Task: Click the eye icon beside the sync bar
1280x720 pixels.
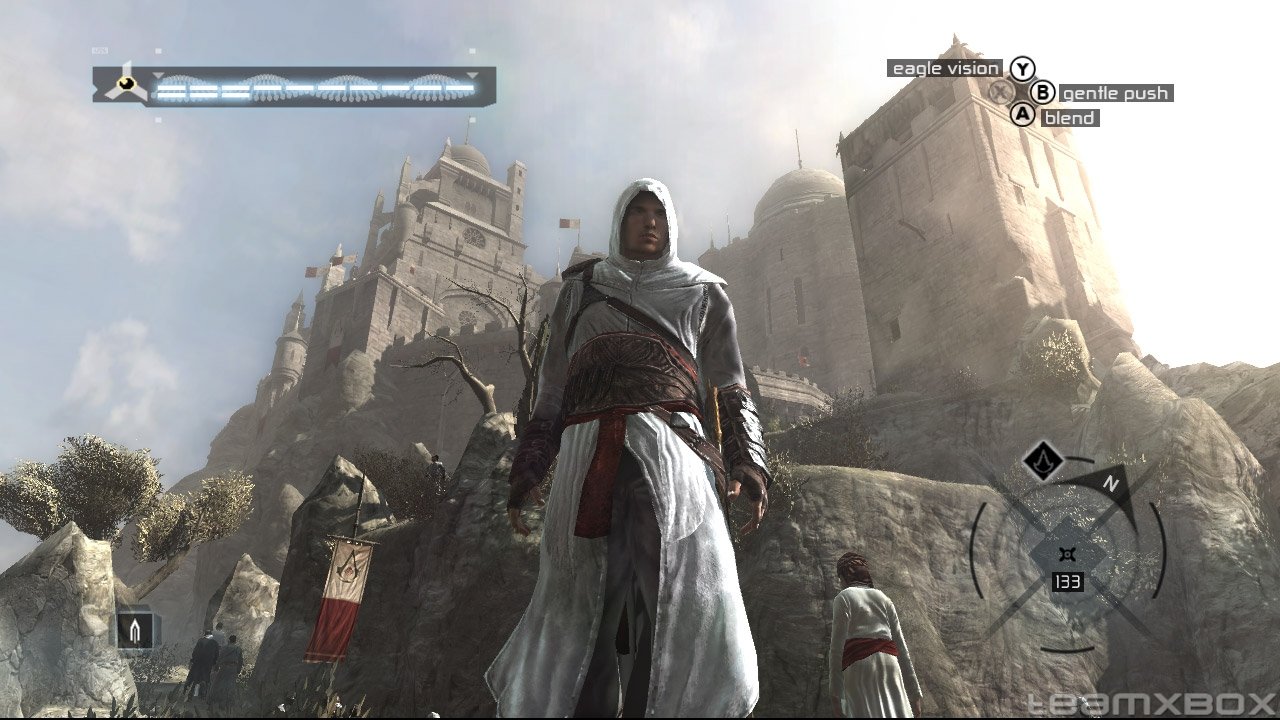Action: 125,84
